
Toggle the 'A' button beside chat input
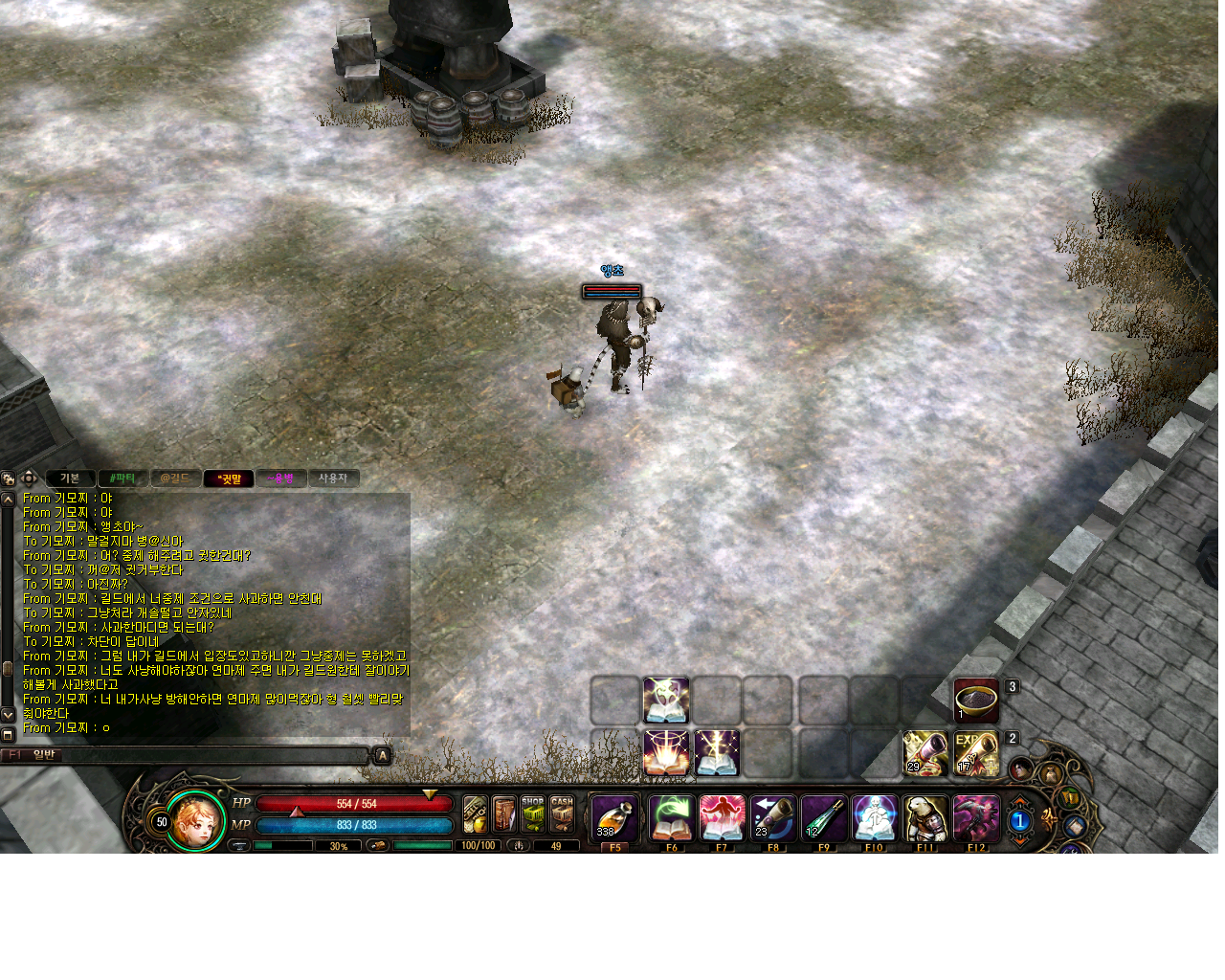point(381,755)
